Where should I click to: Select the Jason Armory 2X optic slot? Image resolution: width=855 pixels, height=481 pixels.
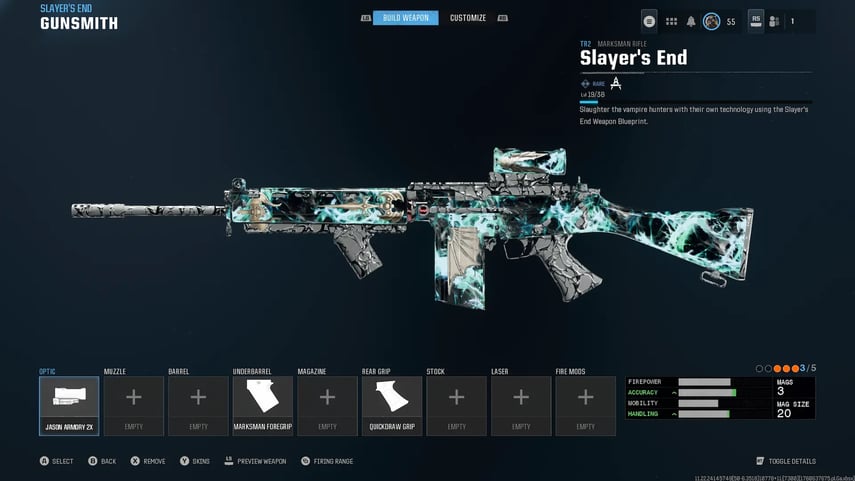[x=69, y=405]
